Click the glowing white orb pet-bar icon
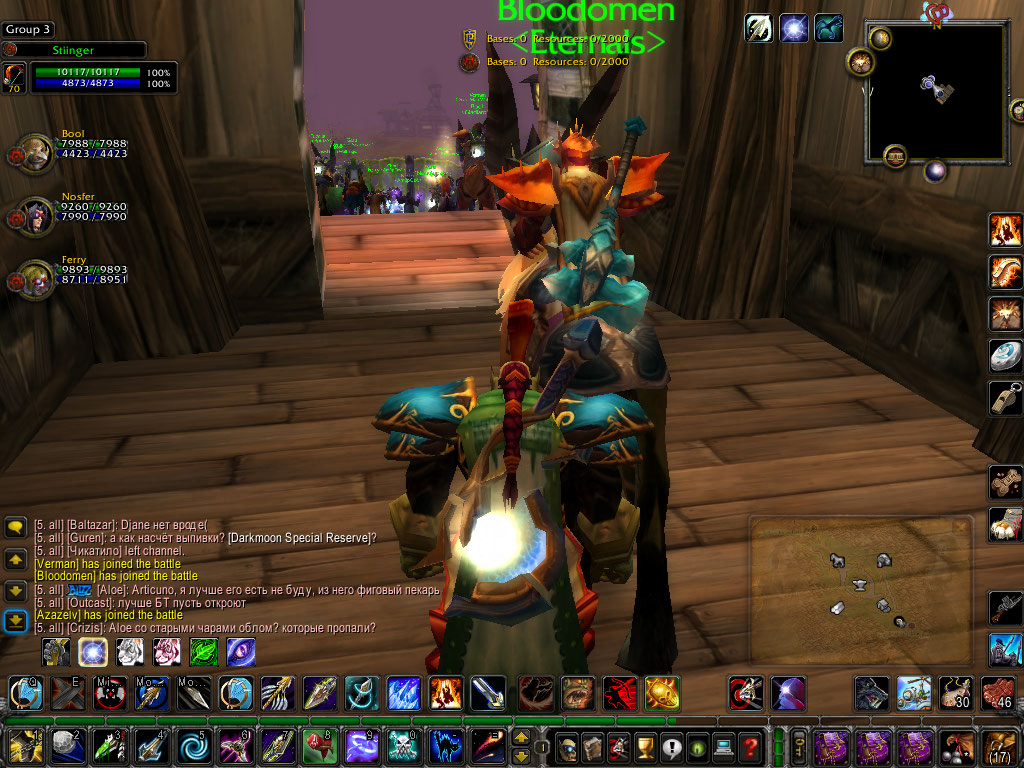Viewport: 1024px width, 768px height. coord(93,652)
